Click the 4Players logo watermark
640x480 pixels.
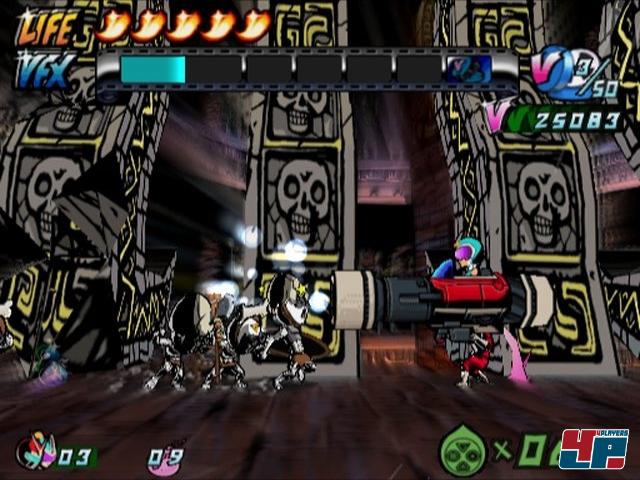[594, 448]
